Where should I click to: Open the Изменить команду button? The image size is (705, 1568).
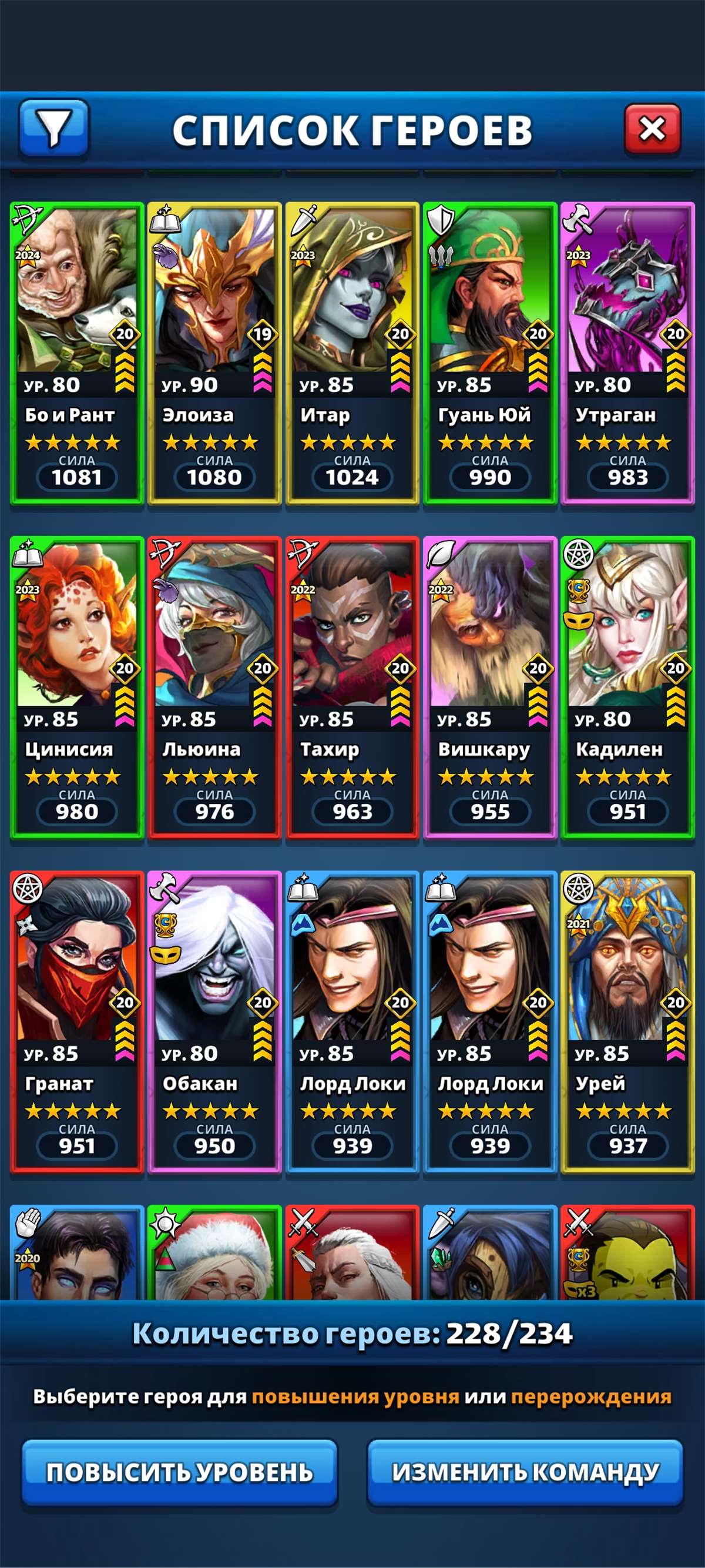click(525, 1472)
